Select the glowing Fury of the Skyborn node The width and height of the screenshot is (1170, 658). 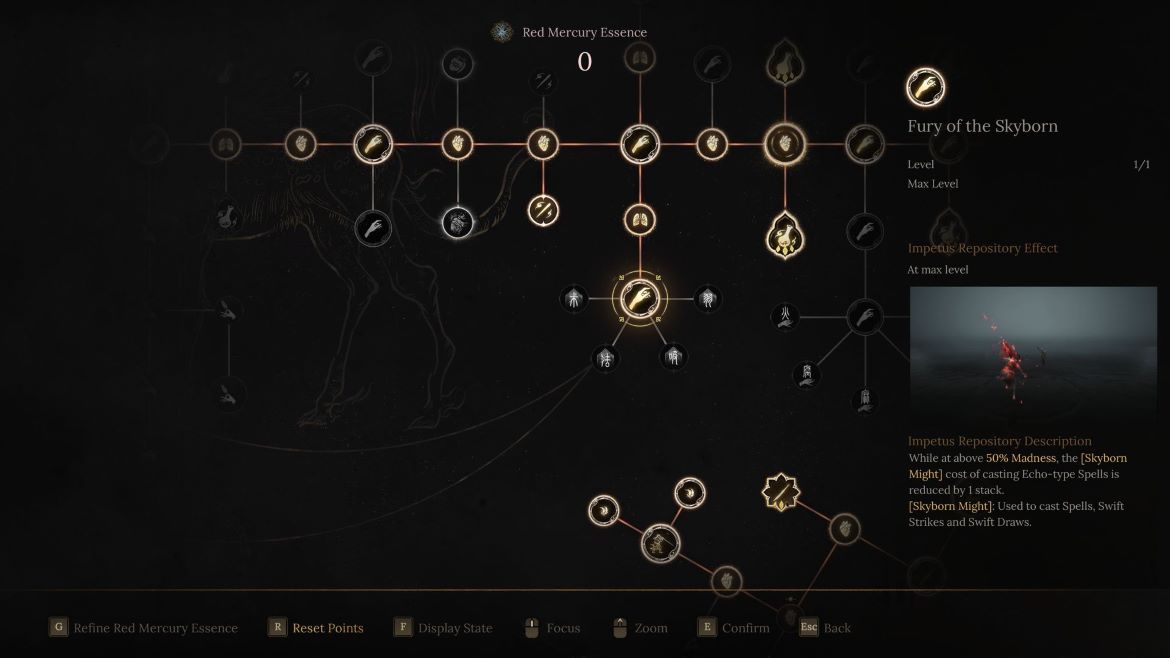pyautogui.click(x=639, y=298)
